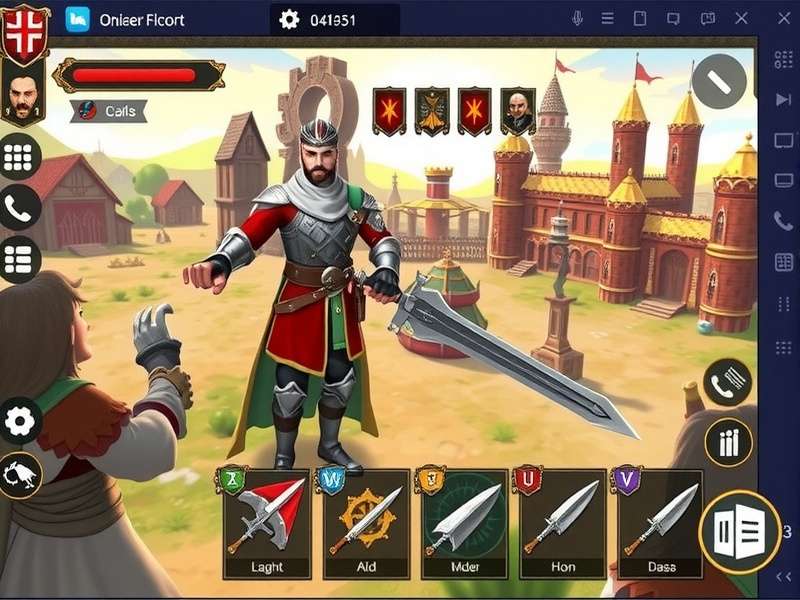The width and height of the screenshot is (800, 600).
Task: Open the round nine-dot grid menu
Action: 19,156
